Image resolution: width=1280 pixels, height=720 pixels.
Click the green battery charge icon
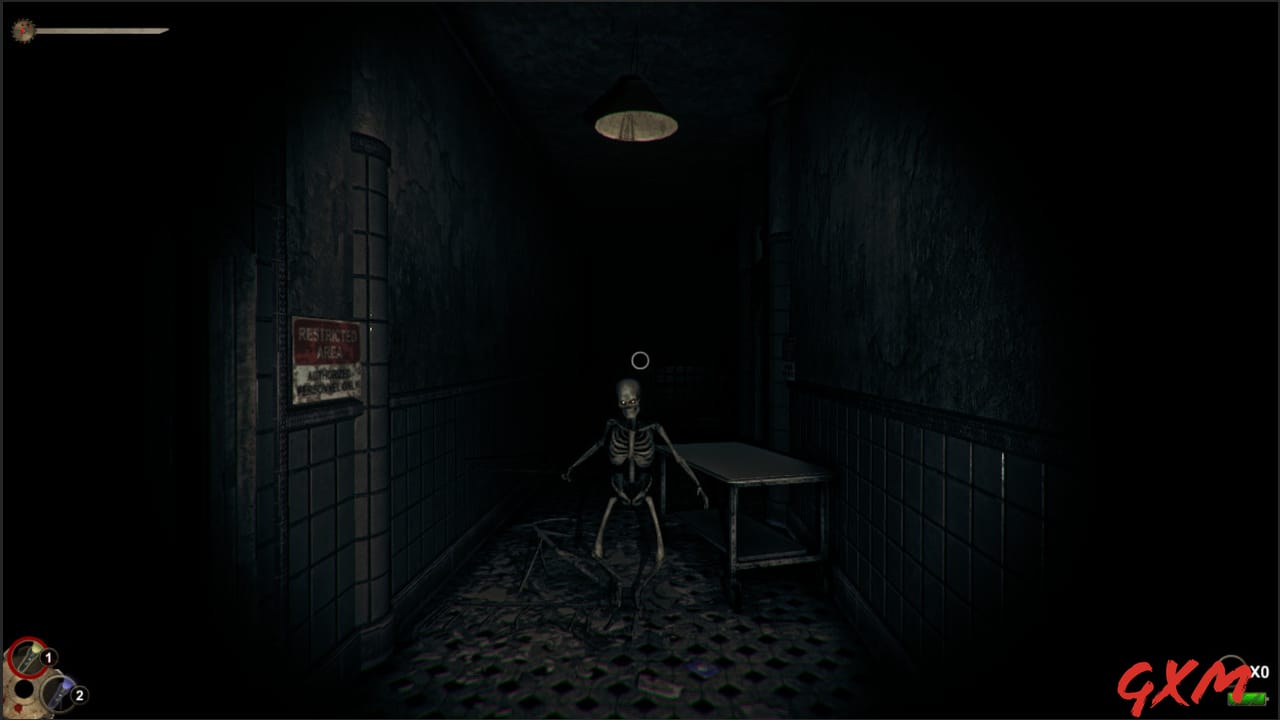tap(1247, 697)
